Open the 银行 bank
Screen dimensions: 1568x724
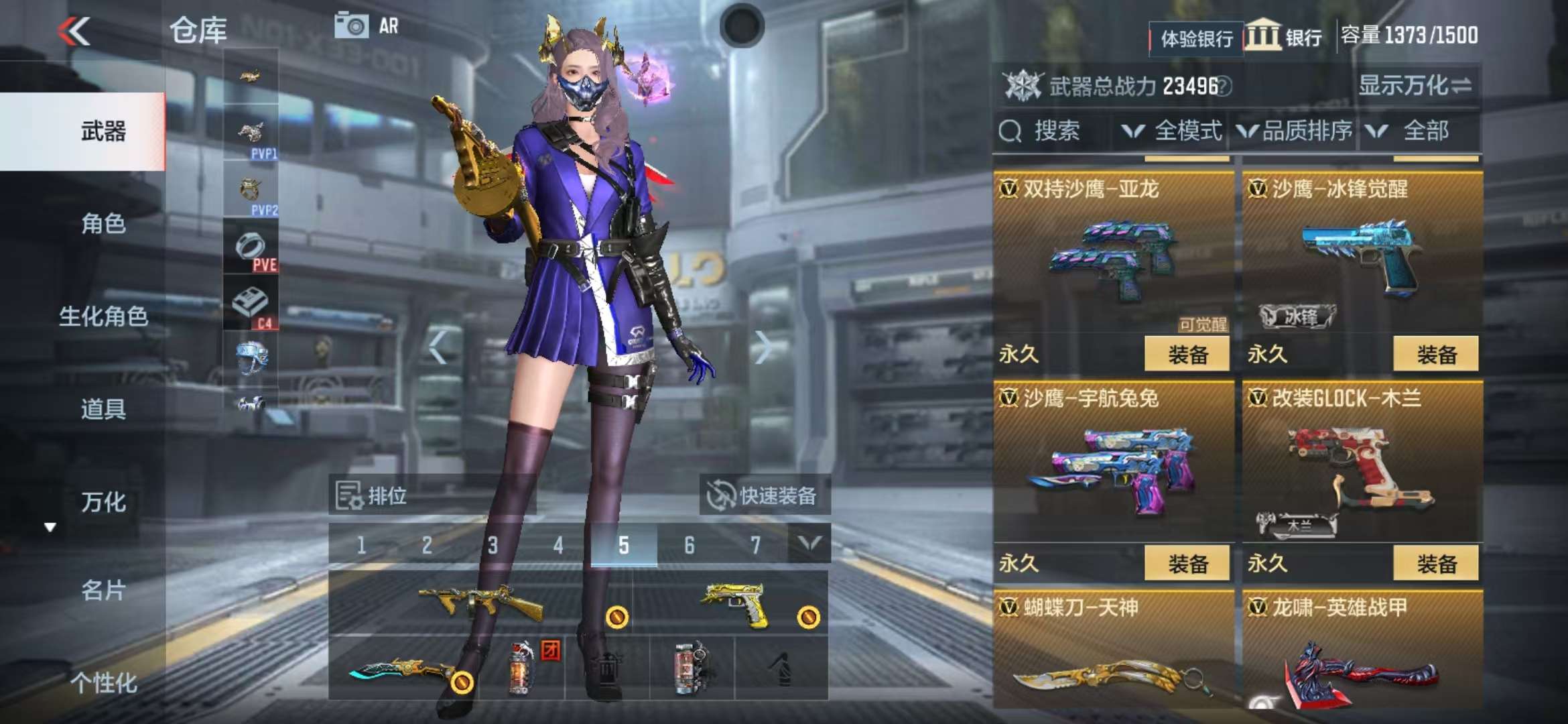point(1285,37)
